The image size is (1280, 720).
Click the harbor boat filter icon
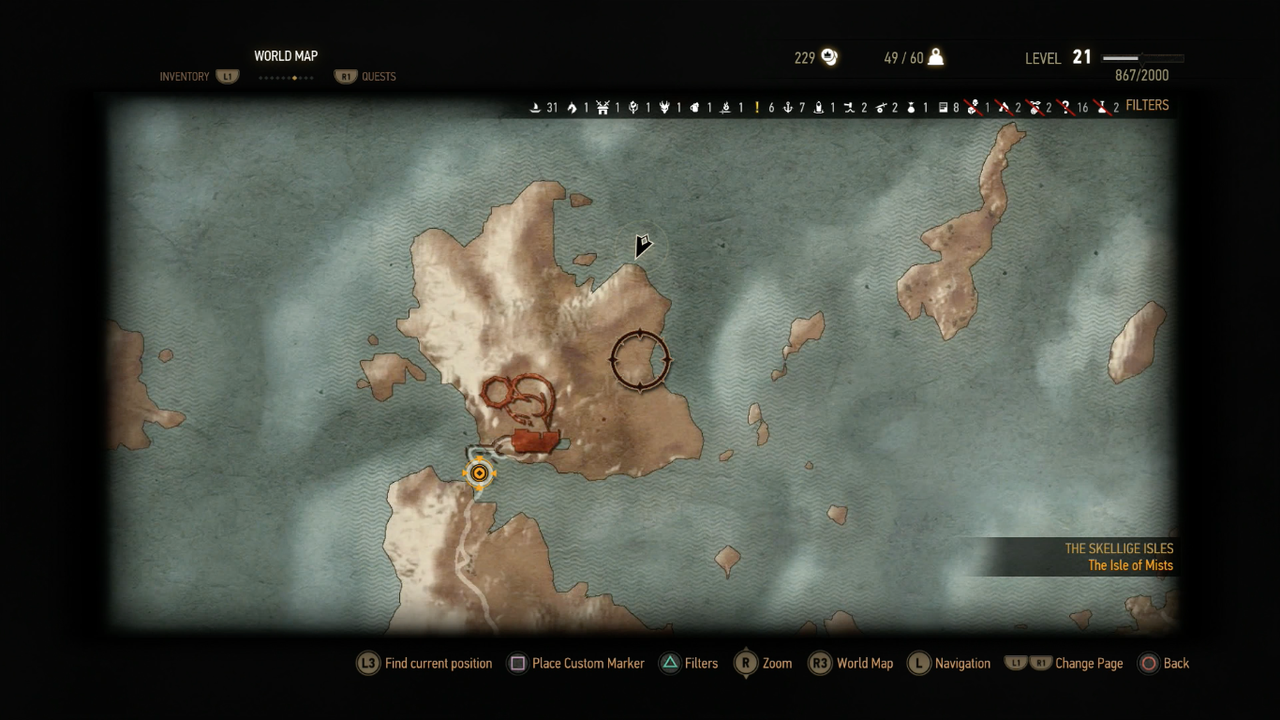click(534, 106)
